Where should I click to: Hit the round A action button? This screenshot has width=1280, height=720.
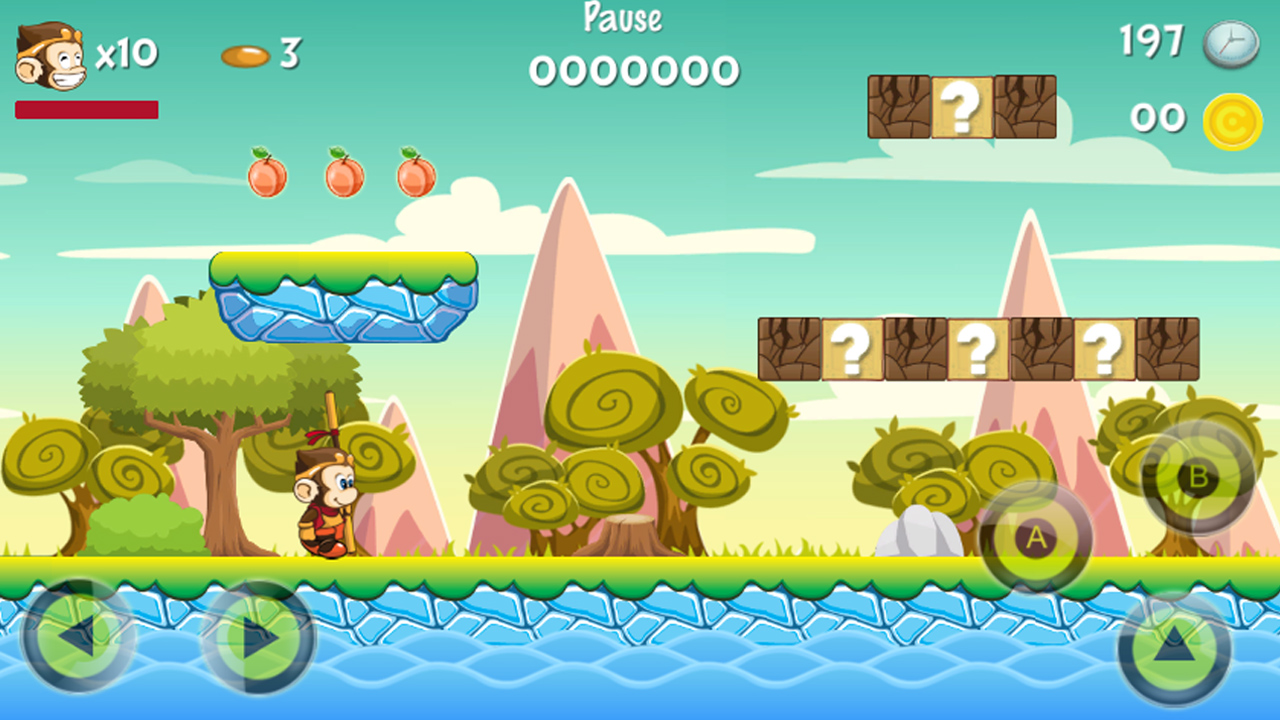tap(1036, 538)
